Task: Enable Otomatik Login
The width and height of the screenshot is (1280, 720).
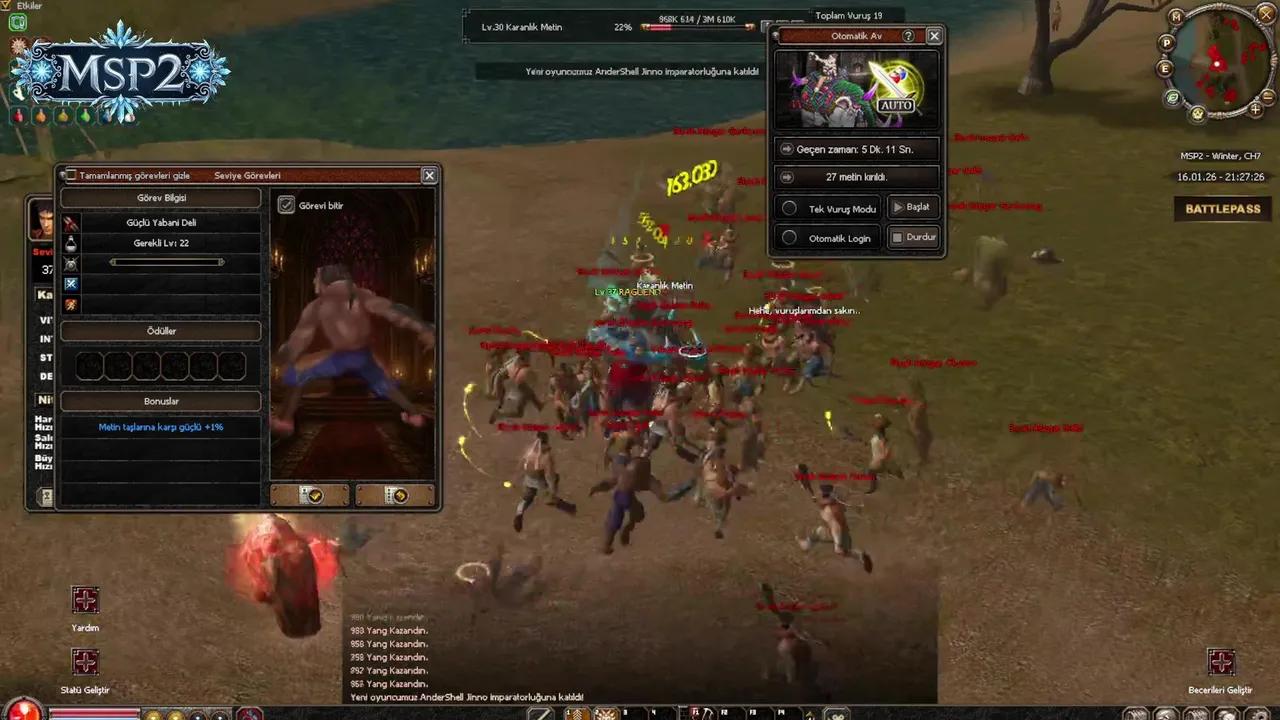Action: coord(789,238)
